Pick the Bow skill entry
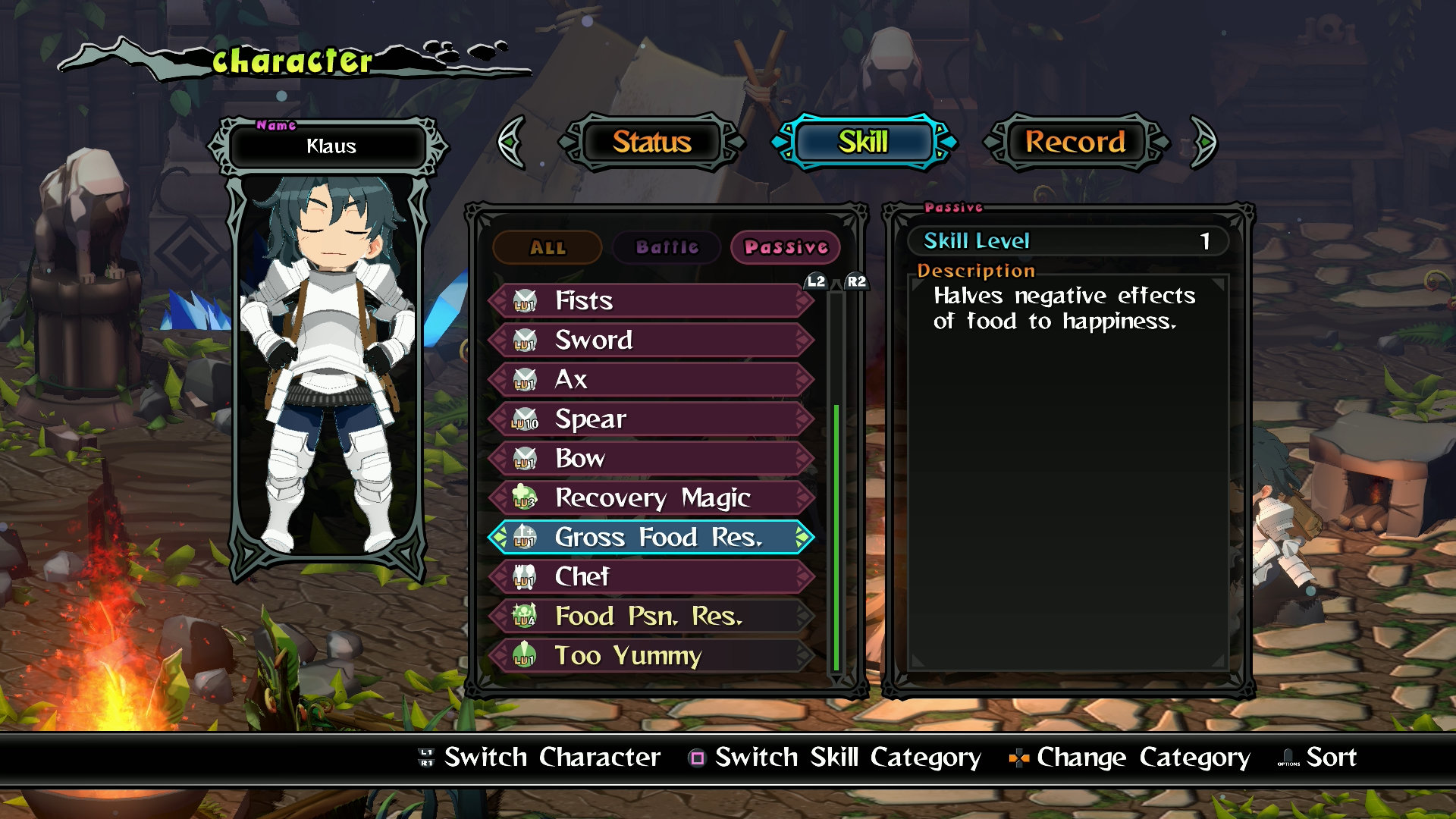This screenshot has height=819, width=1456. pos(651,459)
